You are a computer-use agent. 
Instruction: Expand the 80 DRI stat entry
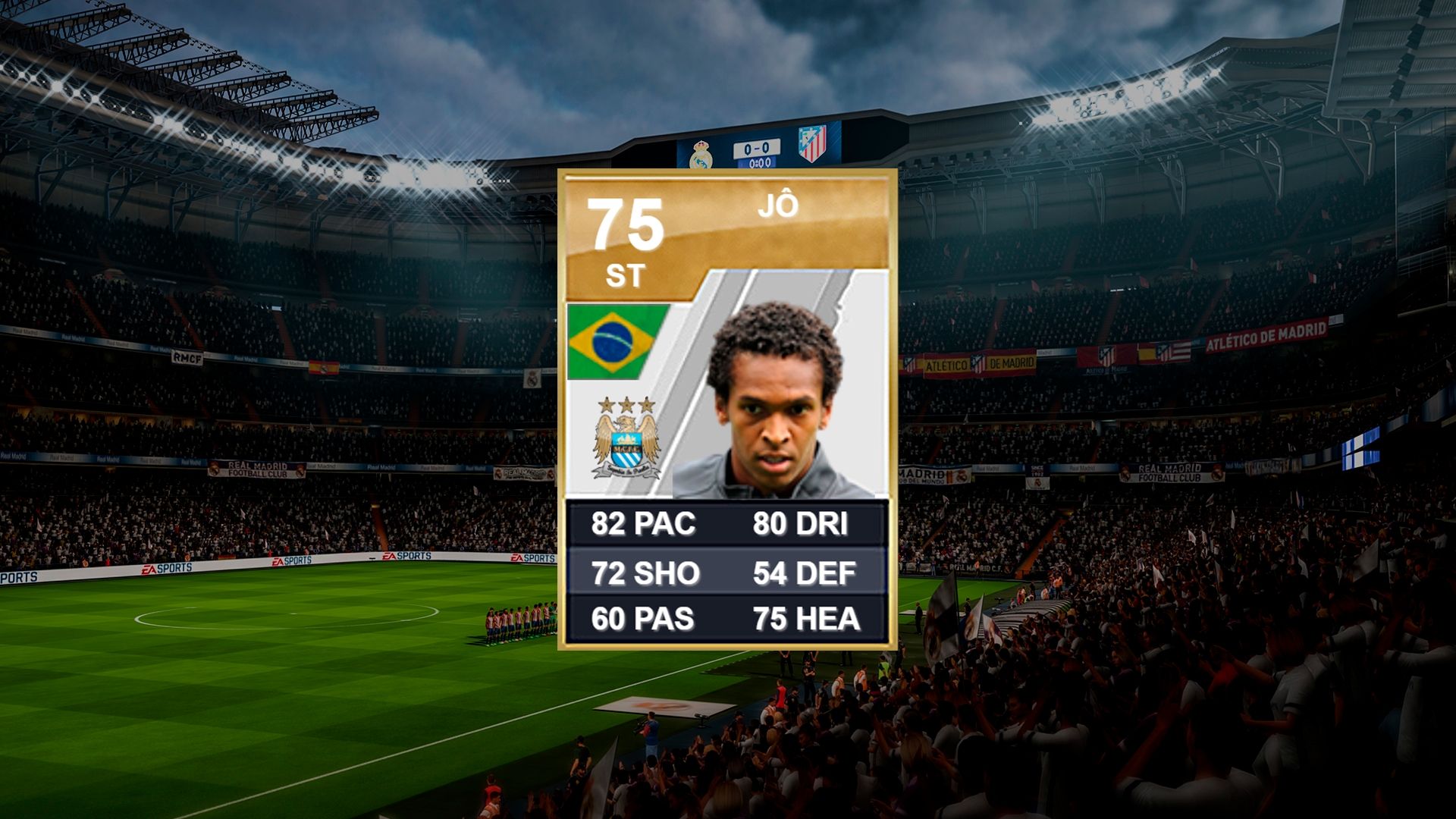point(802,525)
